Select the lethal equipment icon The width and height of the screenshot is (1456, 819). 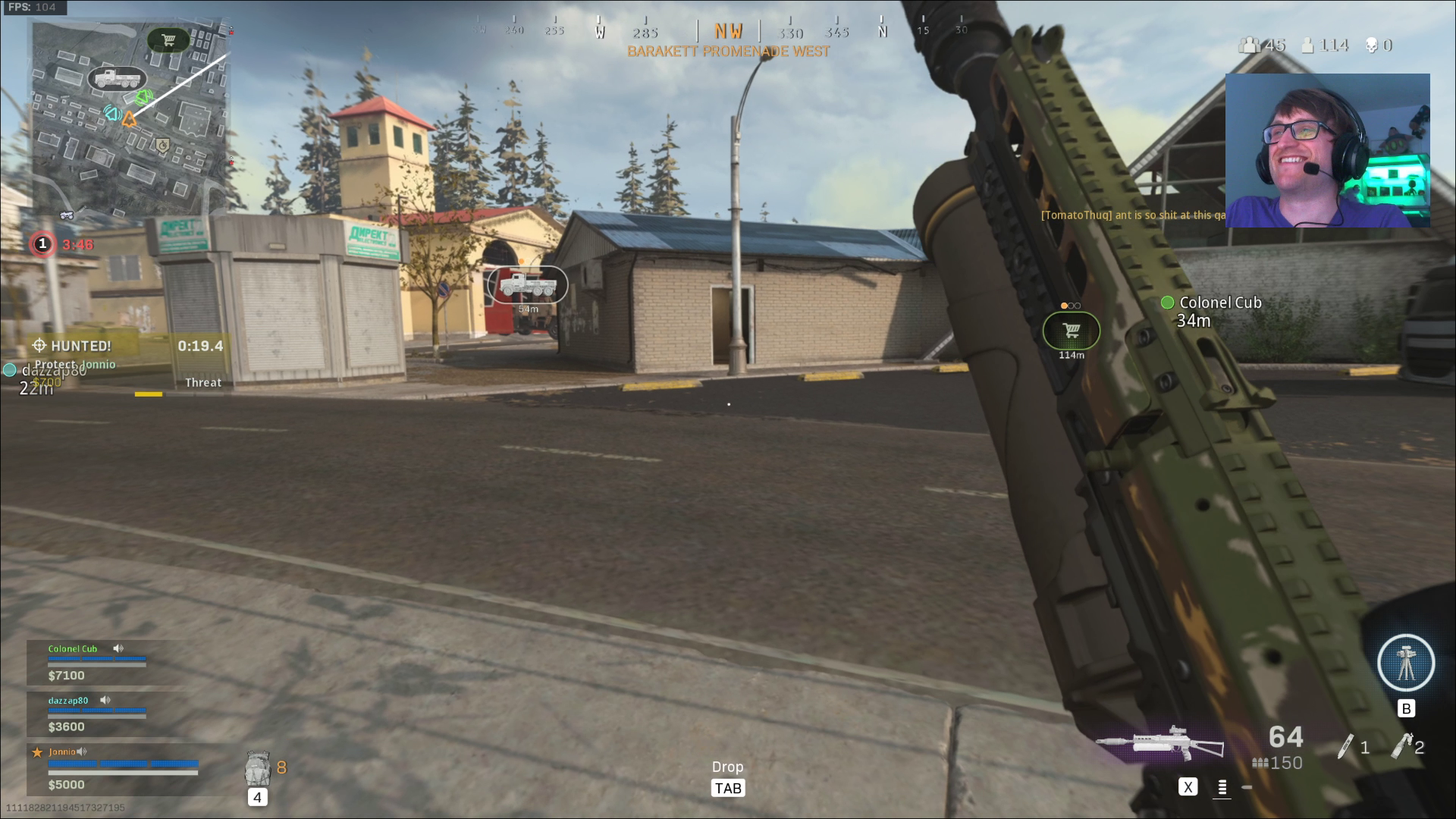[x=1345, y=746]
